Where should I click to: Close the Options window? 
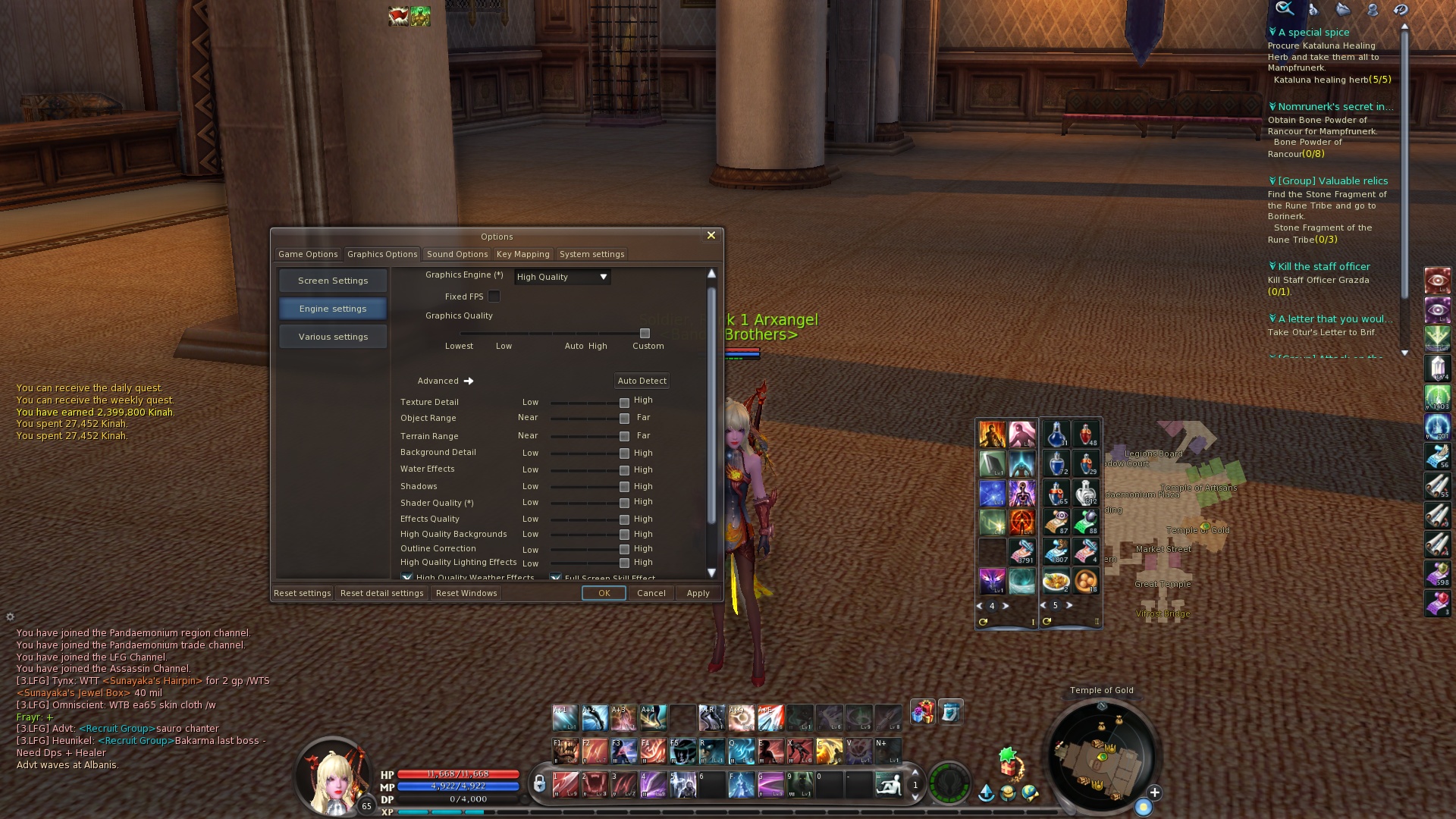[x=711, y=236]
